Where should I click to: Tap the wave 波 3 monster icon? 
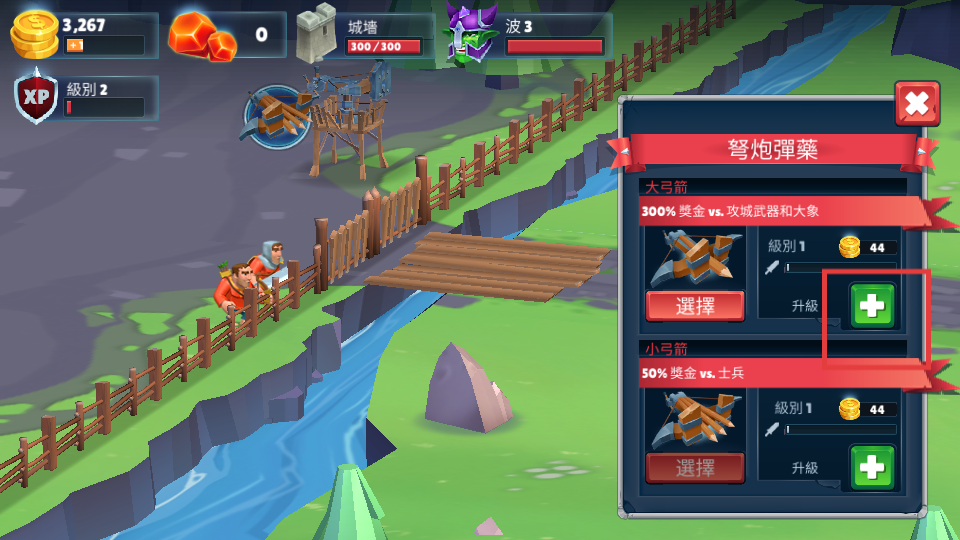[x=470, y=34]
